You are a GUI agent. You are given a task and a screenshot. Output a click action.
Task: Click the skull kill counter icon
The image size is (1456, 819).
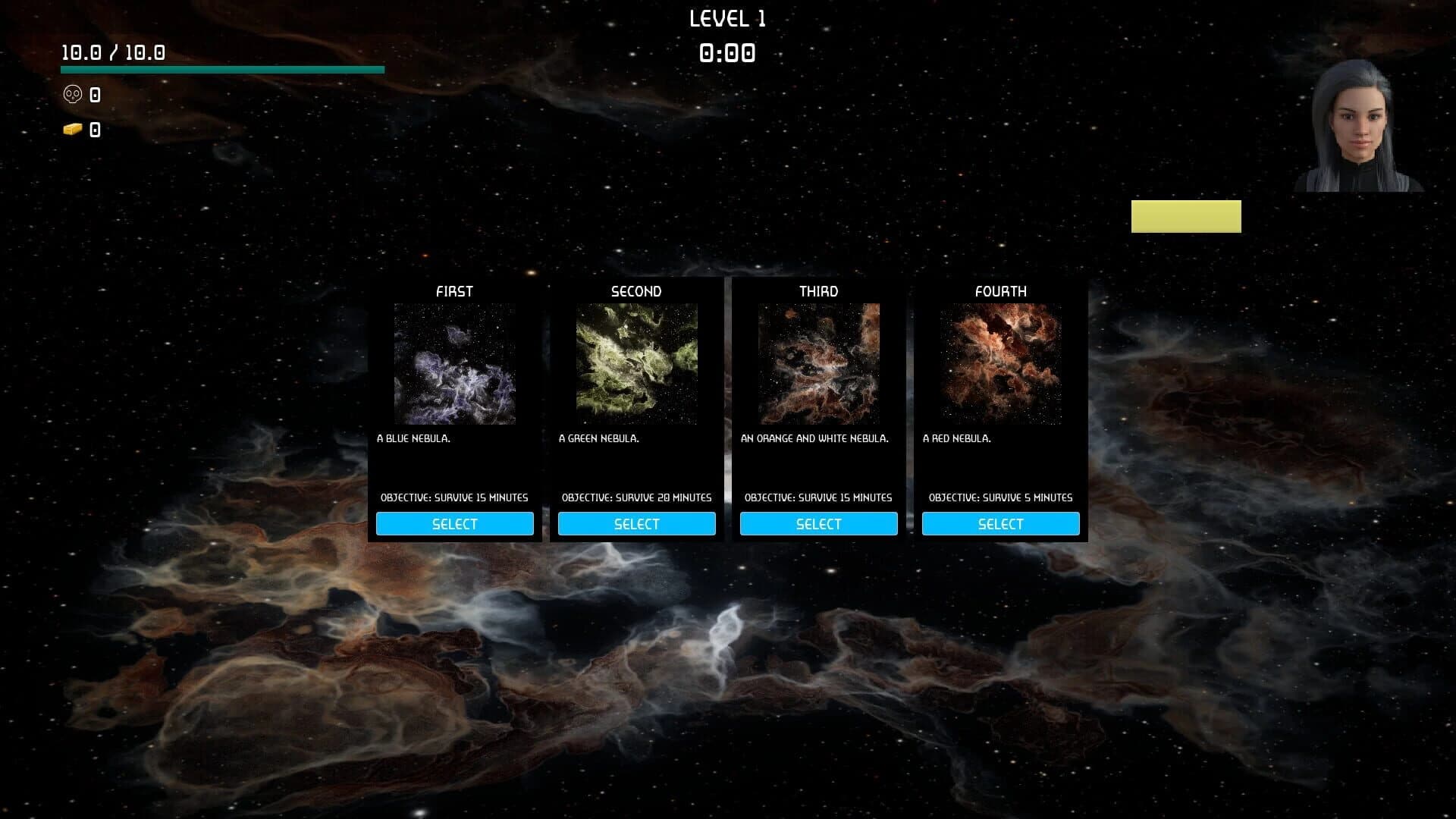coord(72,94)
